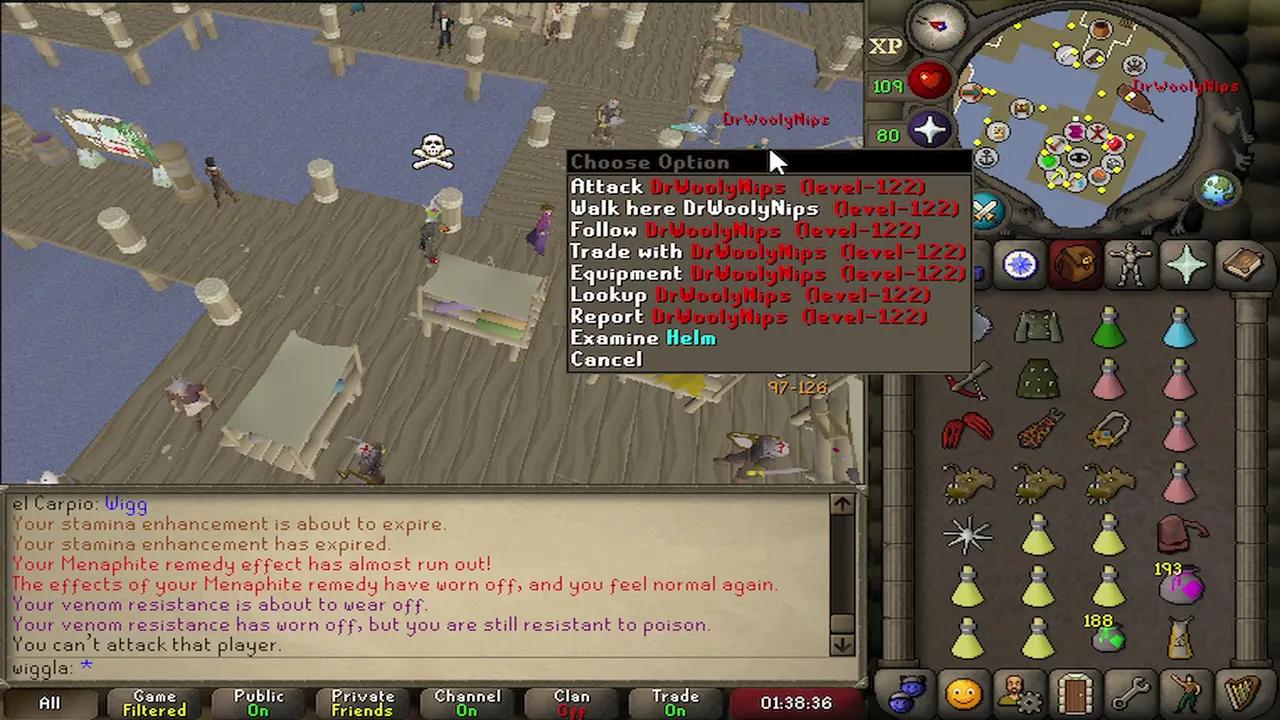
Task: Cancel the Choose Option menu
Action: 606,360
